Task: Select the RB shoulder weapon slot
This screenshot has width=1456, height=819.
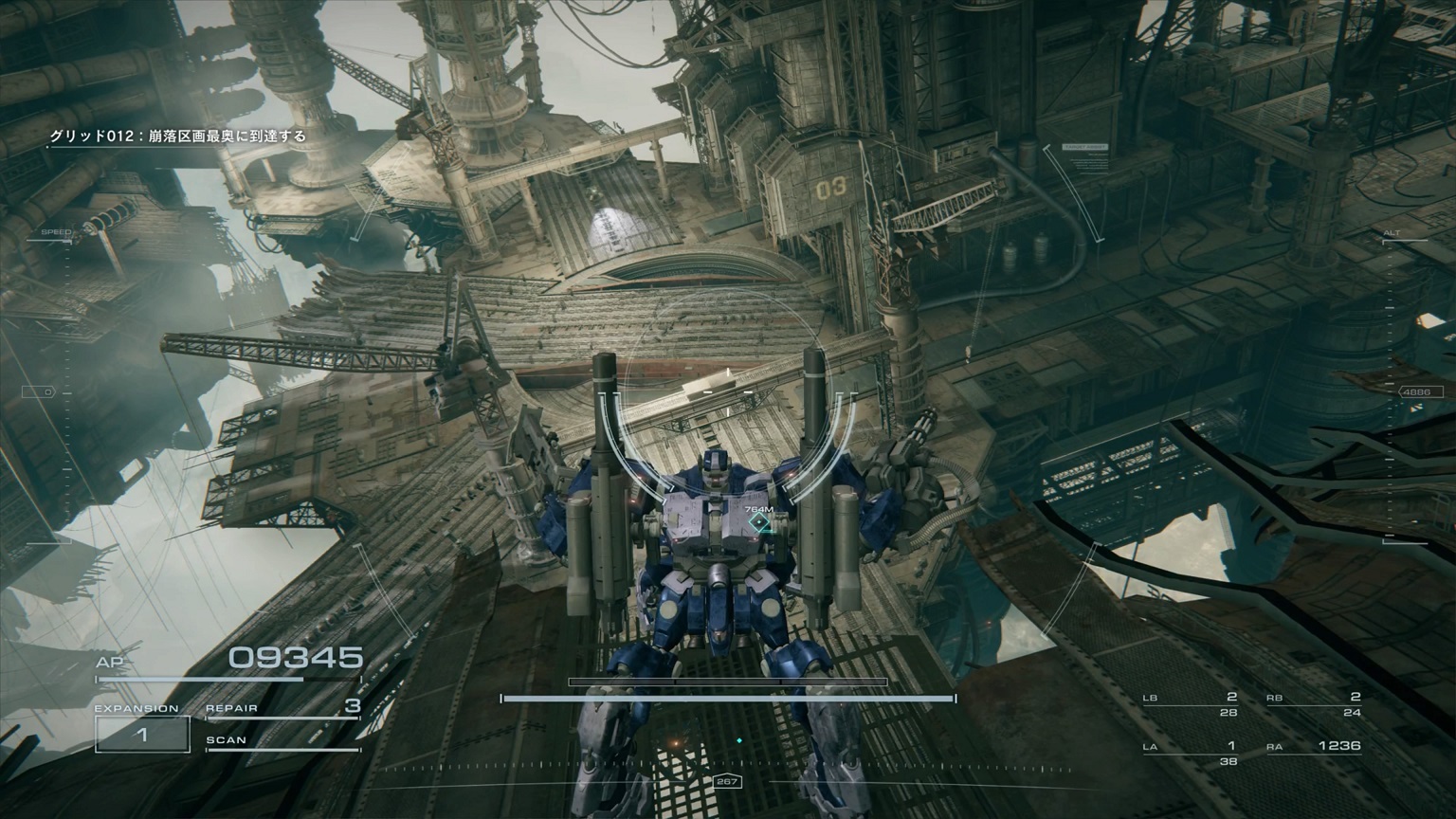Action: (x=1314, y=704)
